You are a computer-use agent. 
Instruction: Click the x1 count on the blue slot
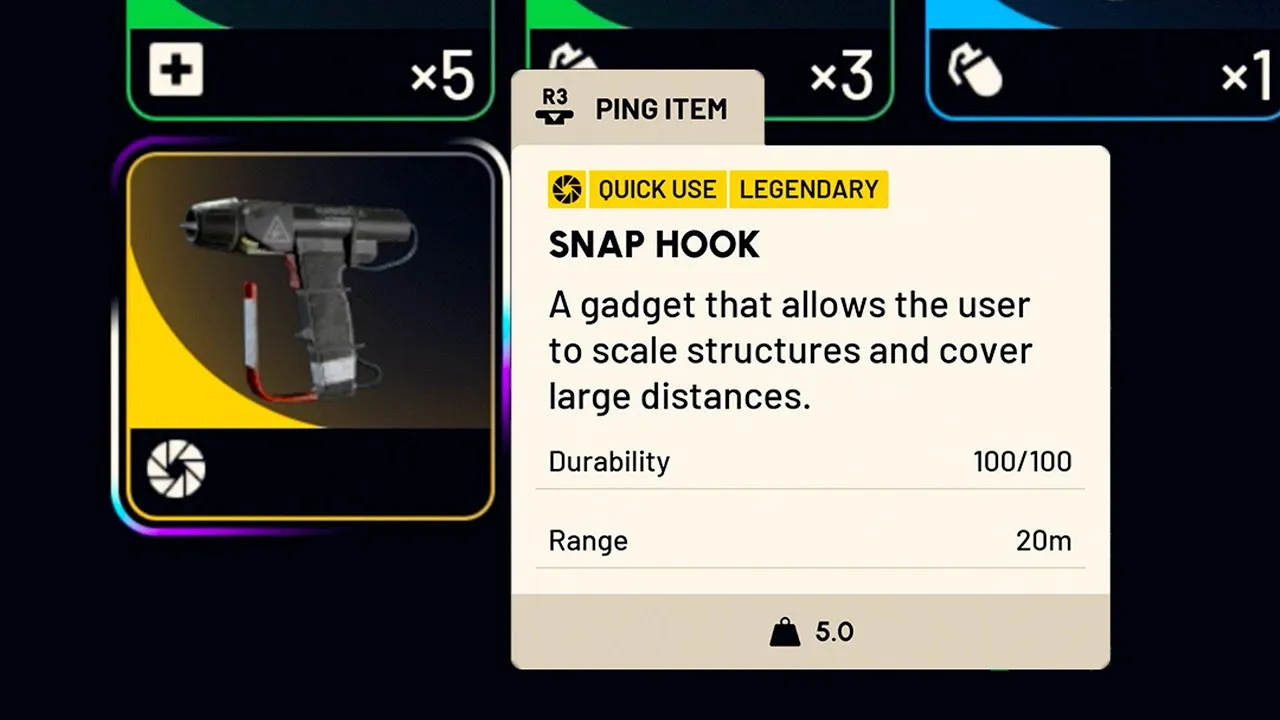1243,74
